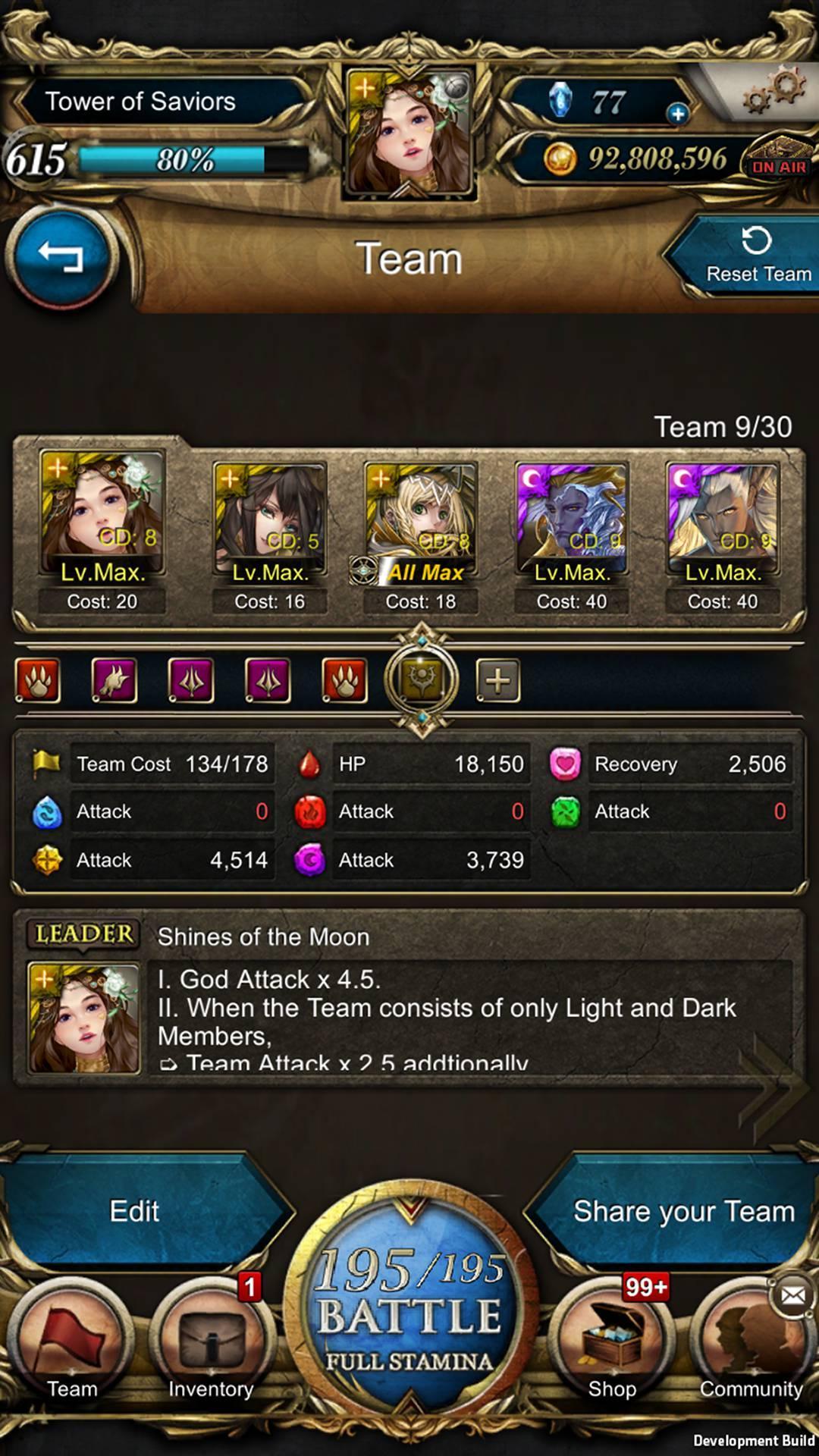The height and width of the screenshot is (1456, 819).
Task: Open the mail envelope icon
Action: (792, 1295)
